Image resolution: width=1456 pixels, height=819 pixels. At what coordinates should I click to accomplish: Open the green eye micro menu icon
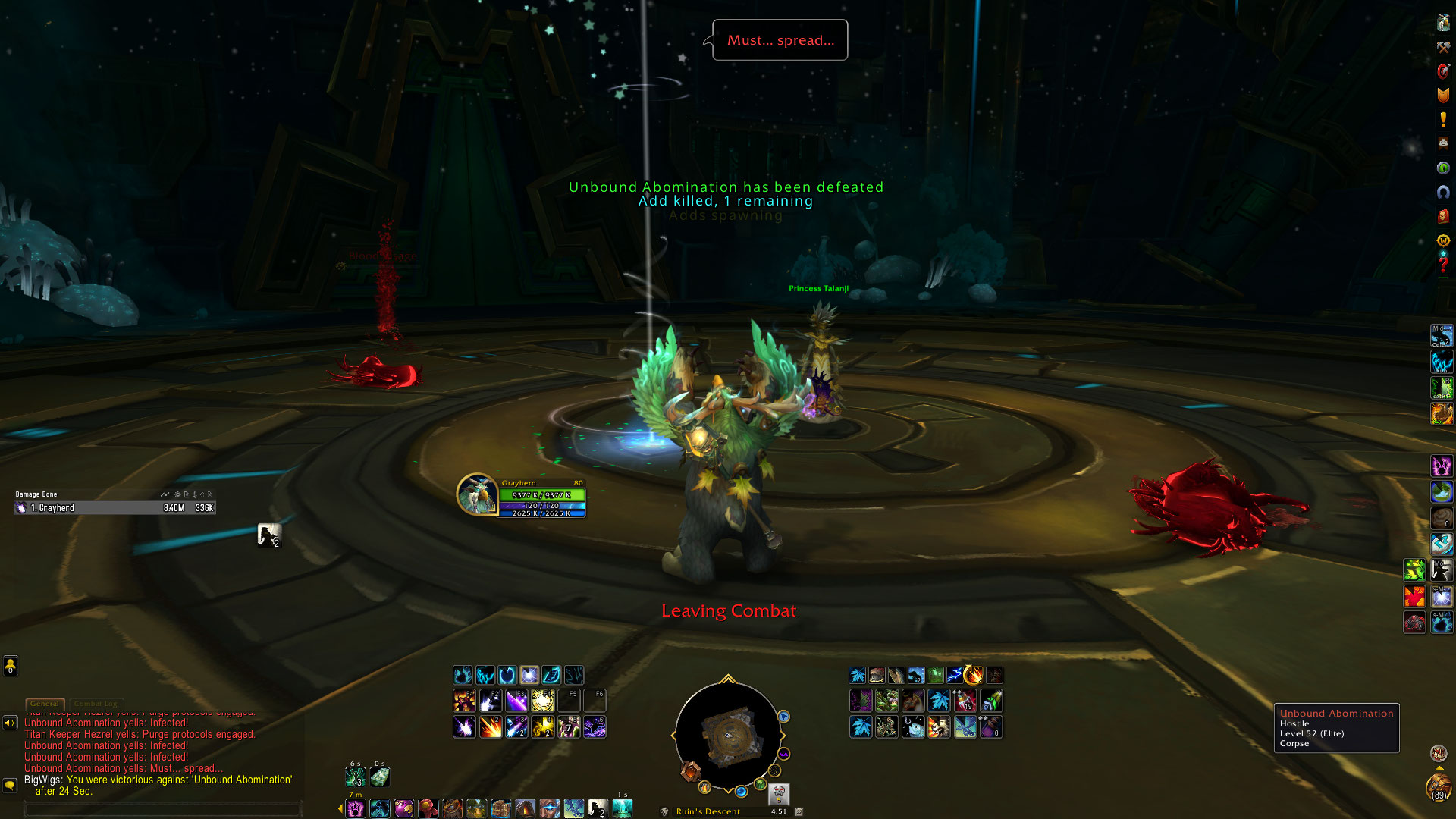point(1443,168)
